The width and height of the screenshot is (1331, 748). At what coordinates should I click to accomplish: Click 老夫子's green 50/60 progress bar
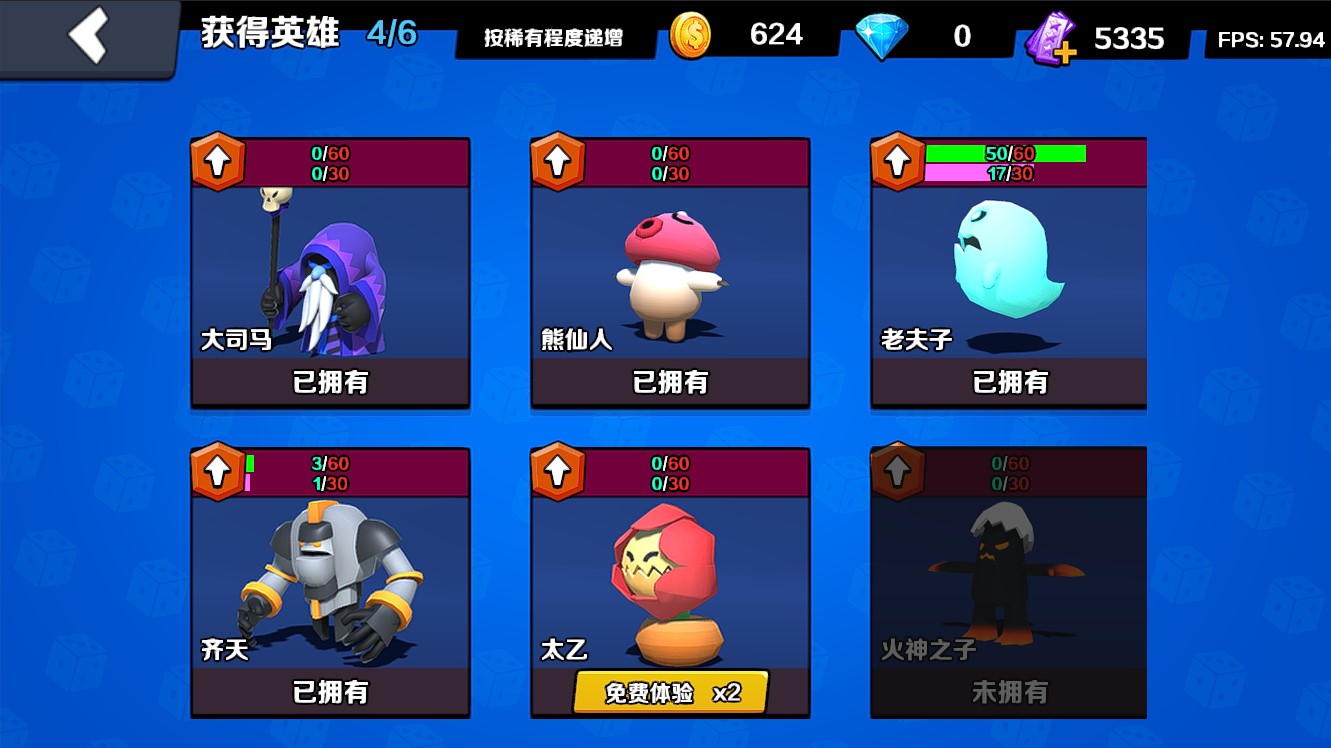coord(1005,154)
